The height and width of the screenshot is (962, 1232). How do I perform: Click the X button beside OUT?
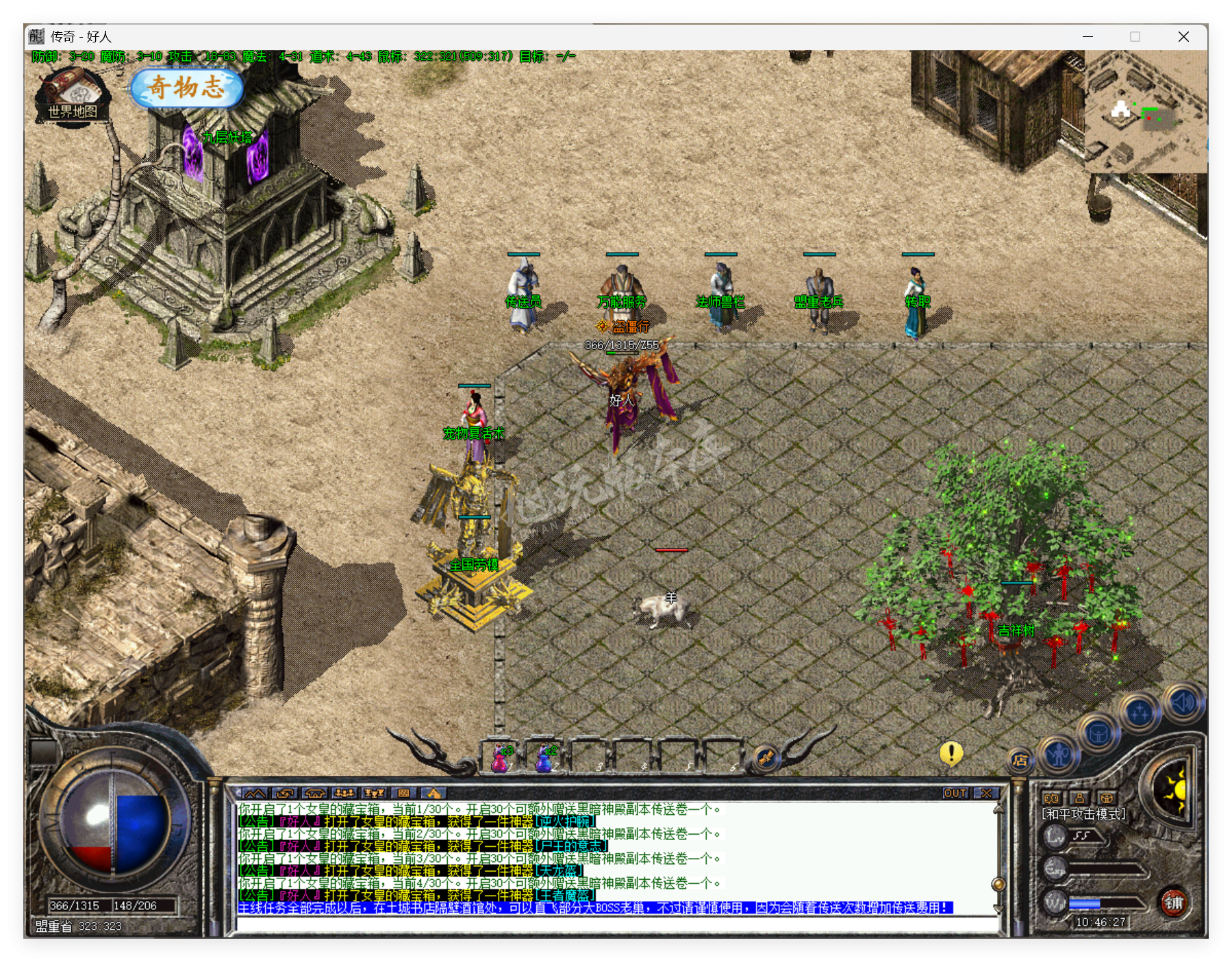click(x=987, y=793)
